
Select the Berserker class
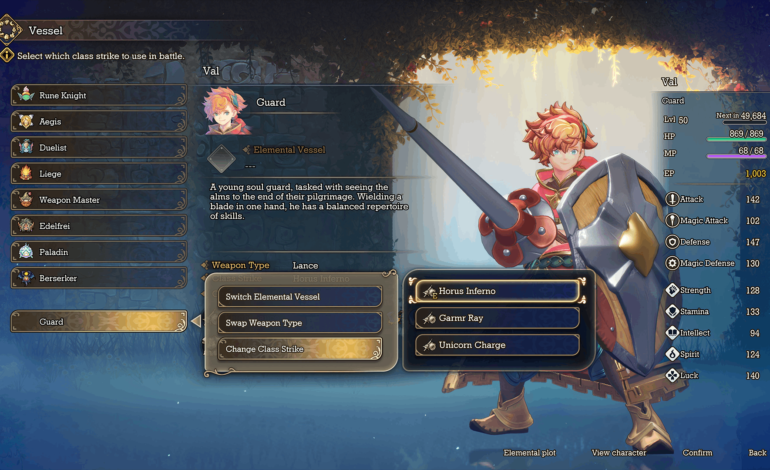[x=98, y=277]
